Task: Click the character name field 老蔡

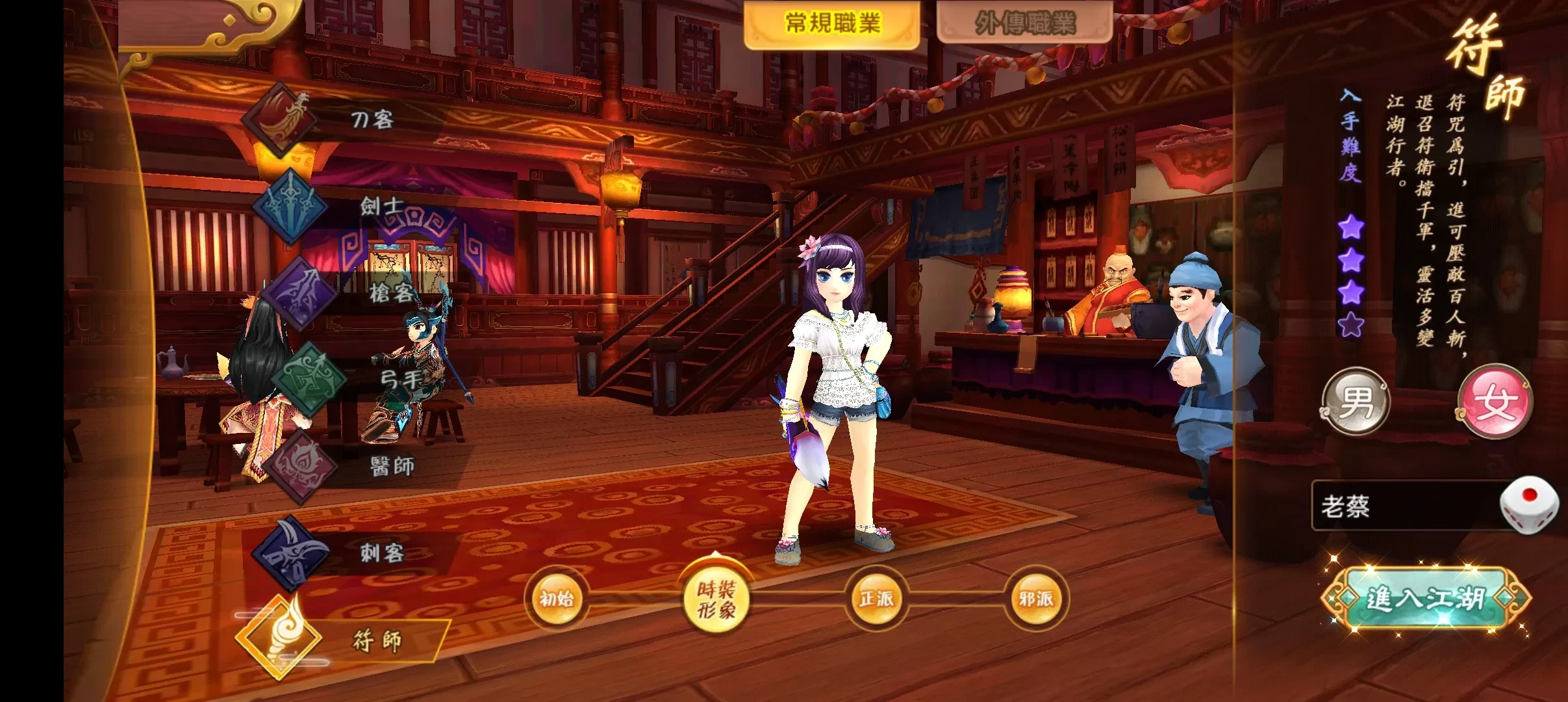Action: 1403,506
